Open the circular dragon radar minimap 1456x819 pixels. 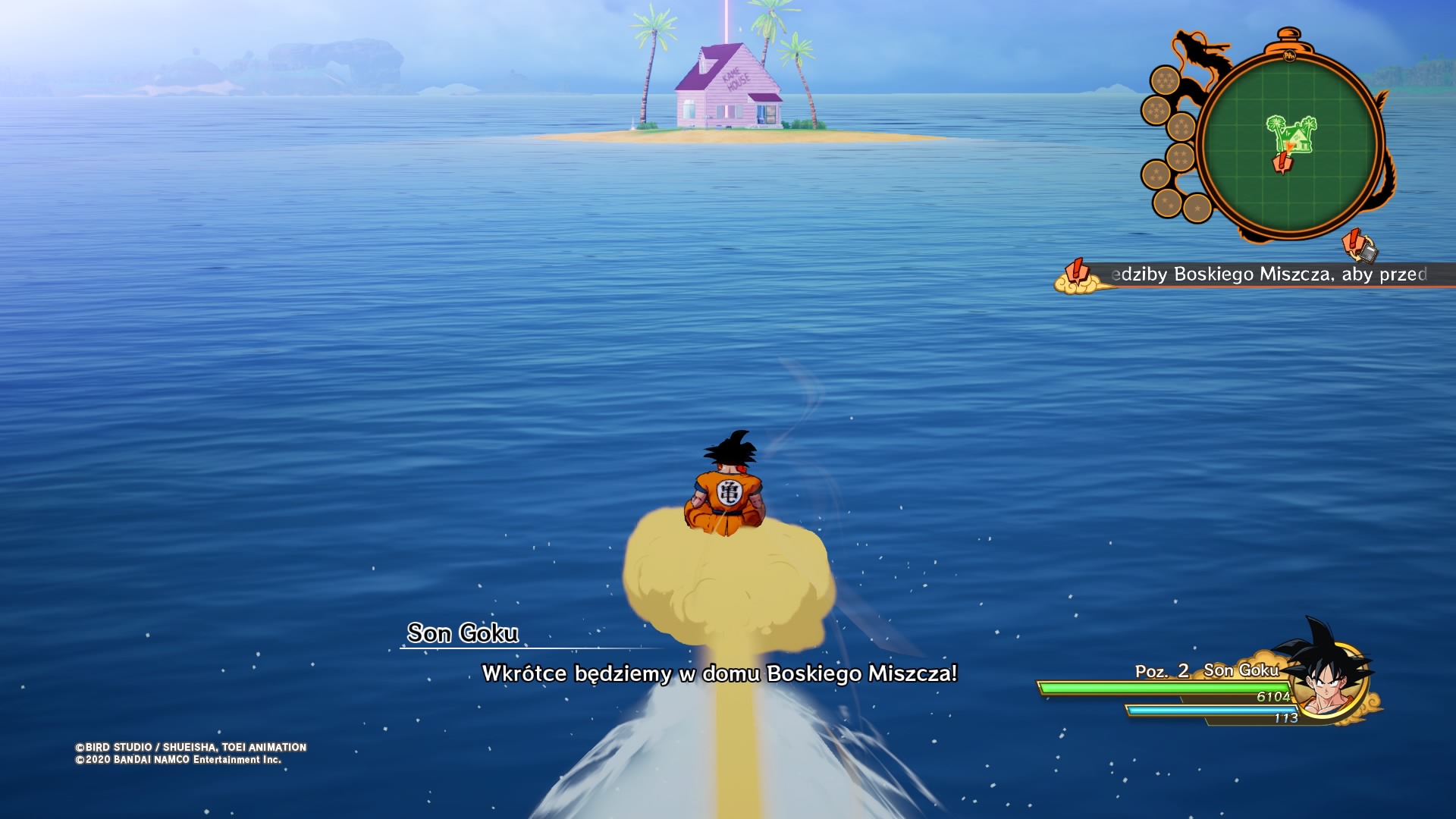pyautogui.click(x=1288, y=144)
